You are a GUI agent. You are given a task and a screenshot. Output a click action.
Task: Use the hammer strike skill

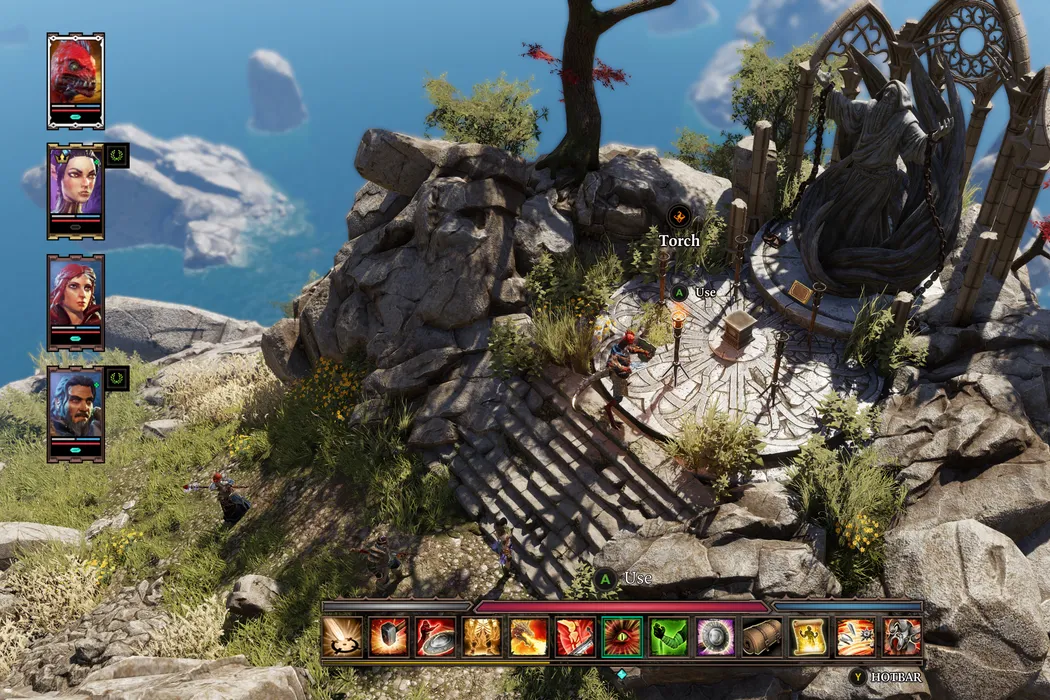388,637
